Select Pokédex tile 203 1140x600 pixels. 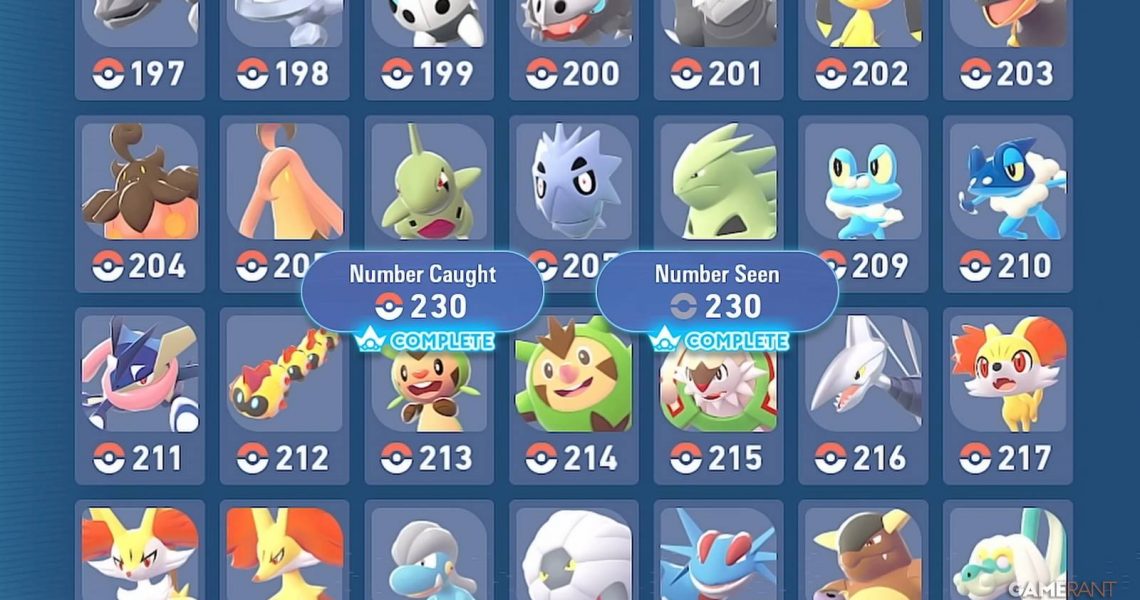coord(1007,45)
